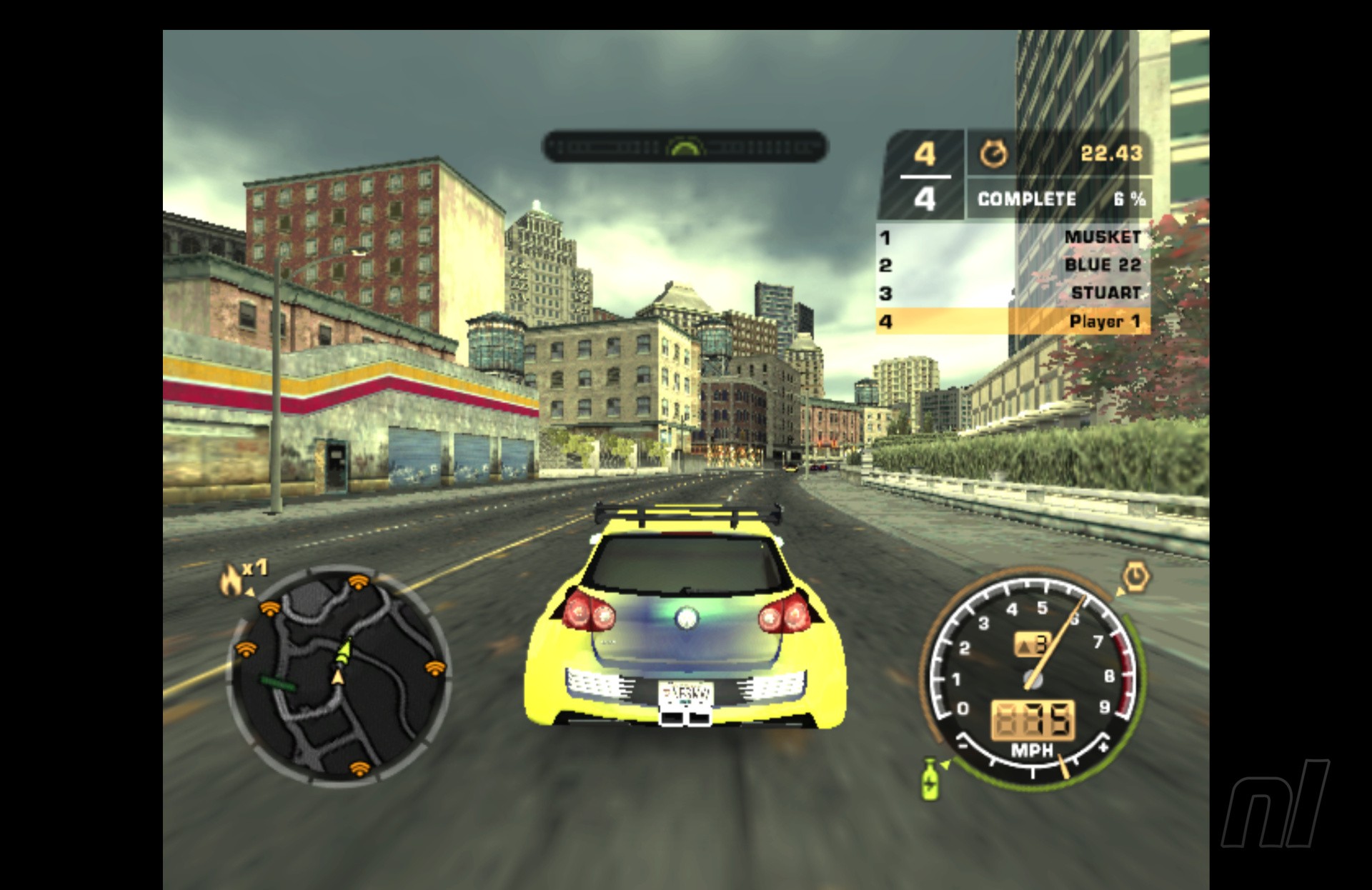Image resolution: width=1372 pixels, height=890 pixels.
Task: Pick STUART's row in the leaderboard
Action: pyautogui.click(x=1013, y=293)
